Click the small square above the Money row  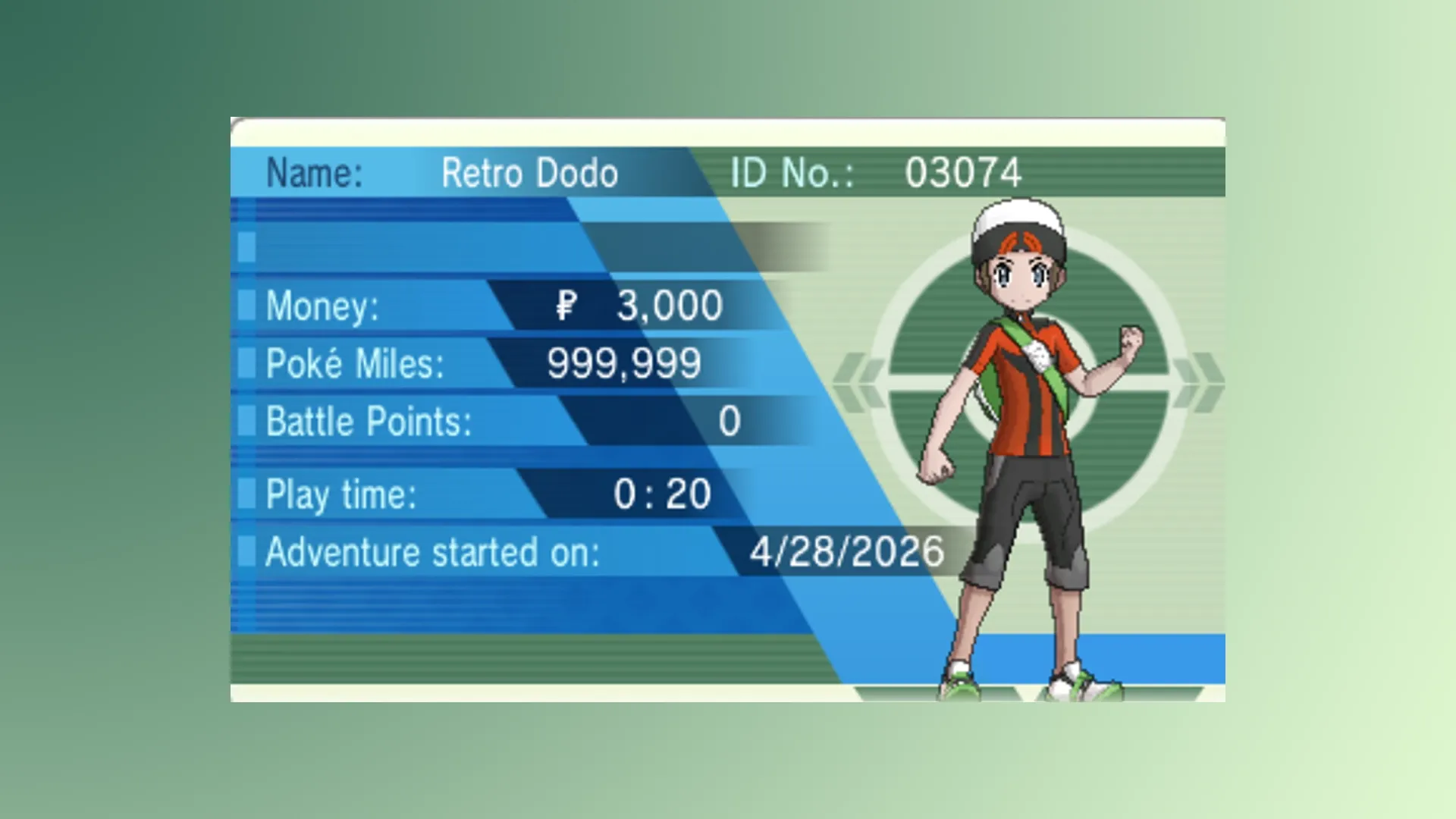[x=246, y=246]
